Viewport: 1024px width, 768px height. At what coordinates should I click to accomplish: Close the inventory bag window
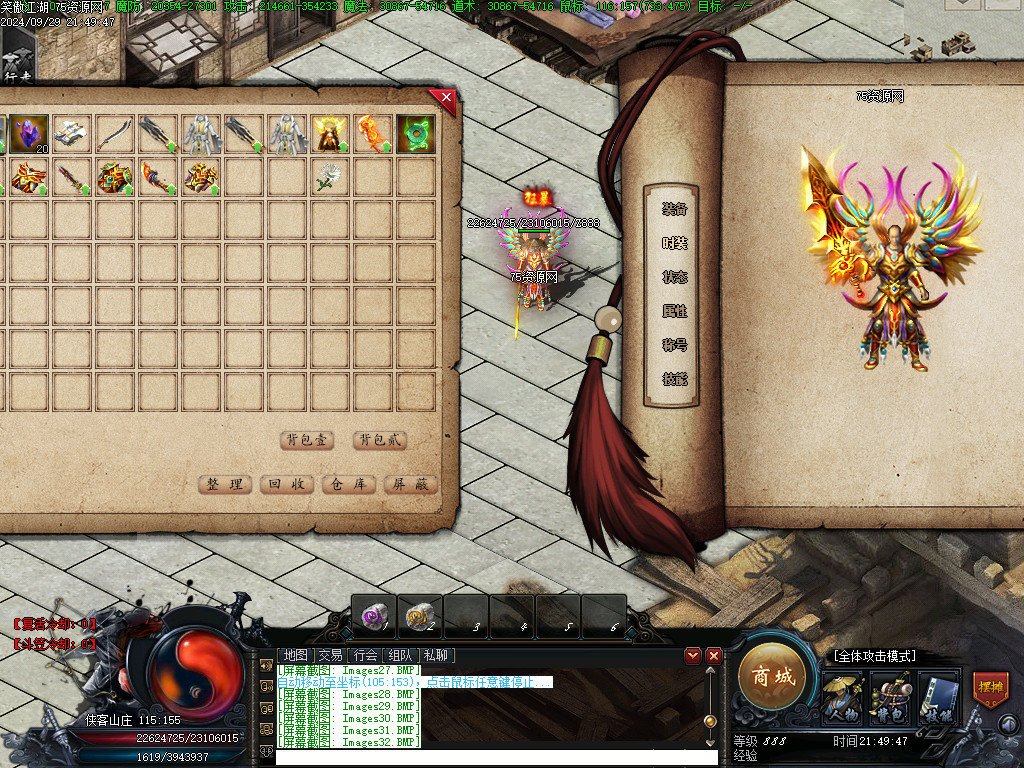coord(446,97)
